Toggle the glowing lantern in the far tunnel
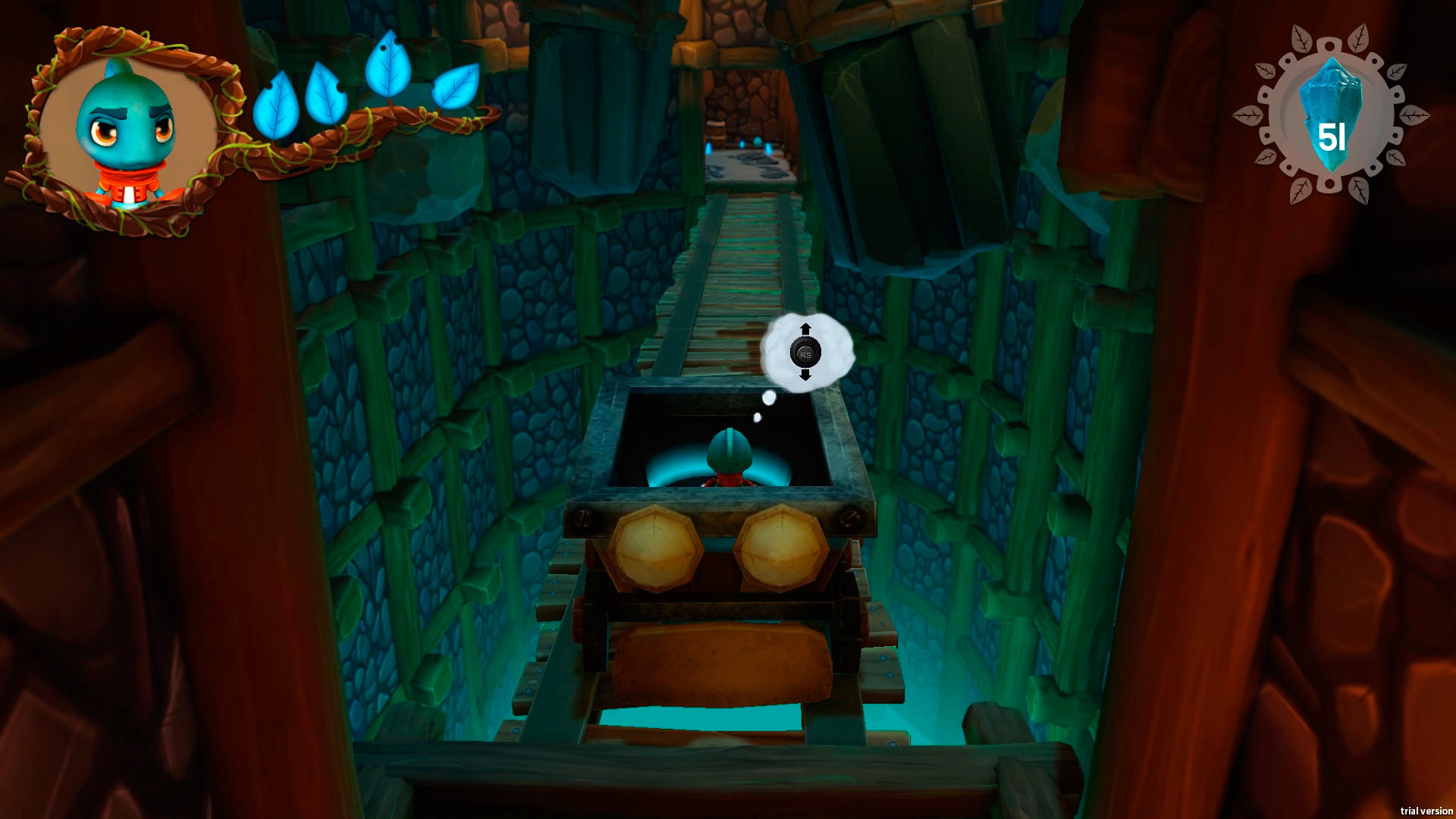Screen dimensions: 1456x819 (x=758, y=141)
